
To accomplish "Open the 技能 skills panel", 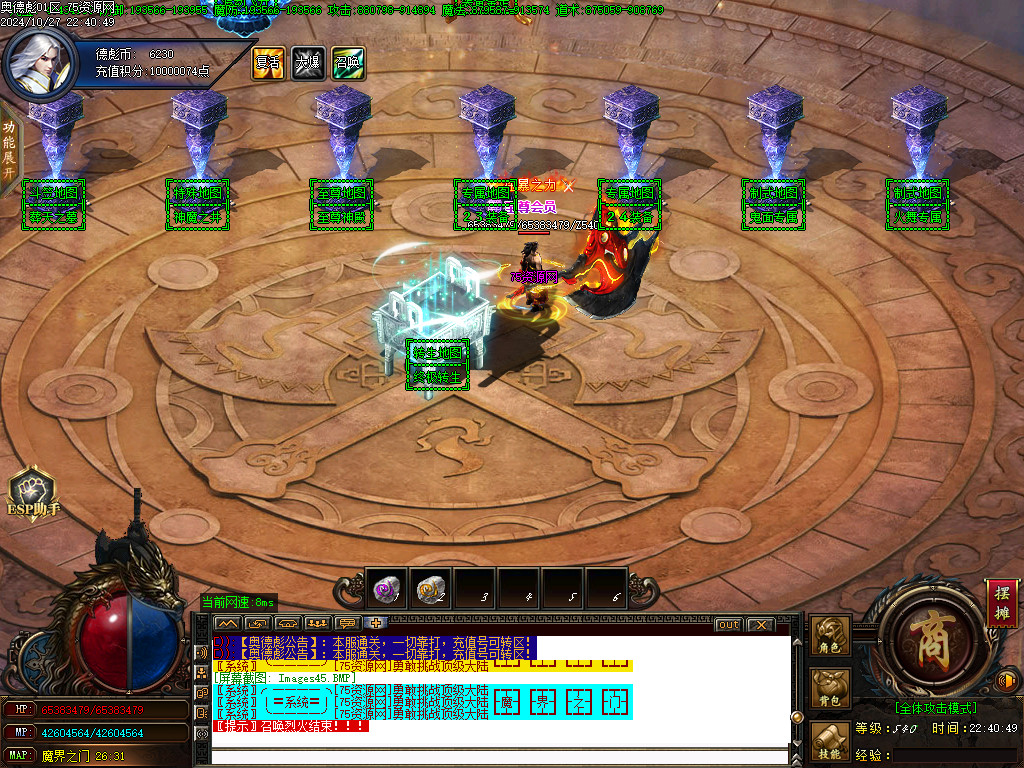I will click(x=830, y=742).
